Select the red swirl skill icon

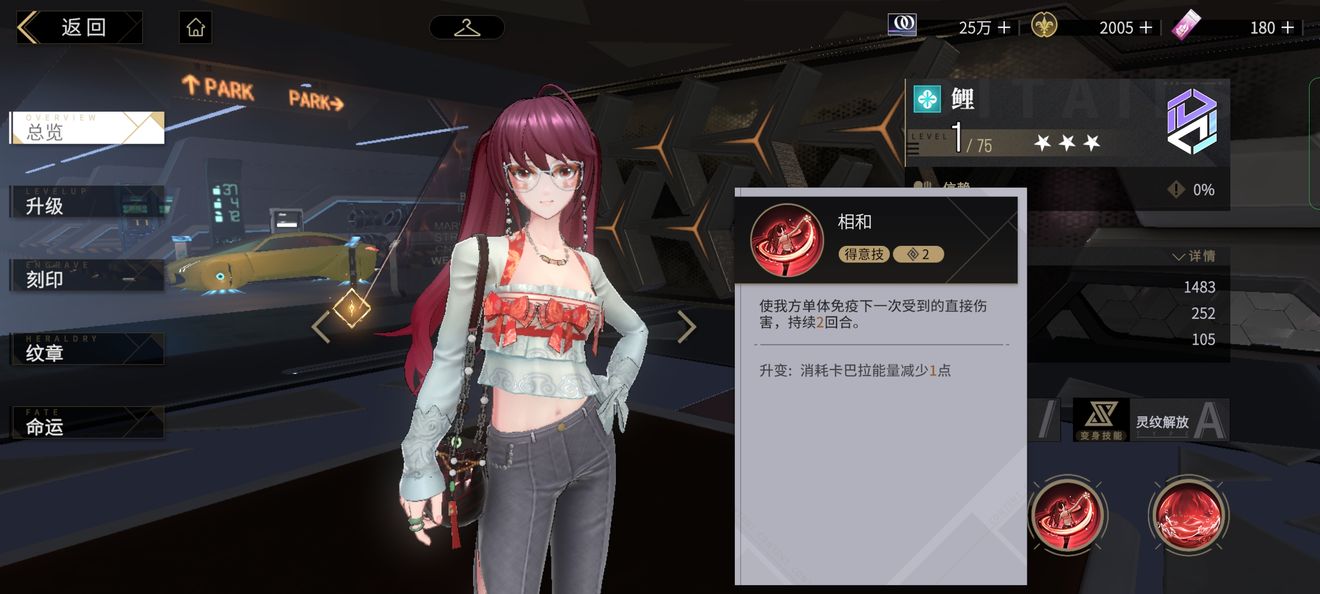tap(1188, 515)
